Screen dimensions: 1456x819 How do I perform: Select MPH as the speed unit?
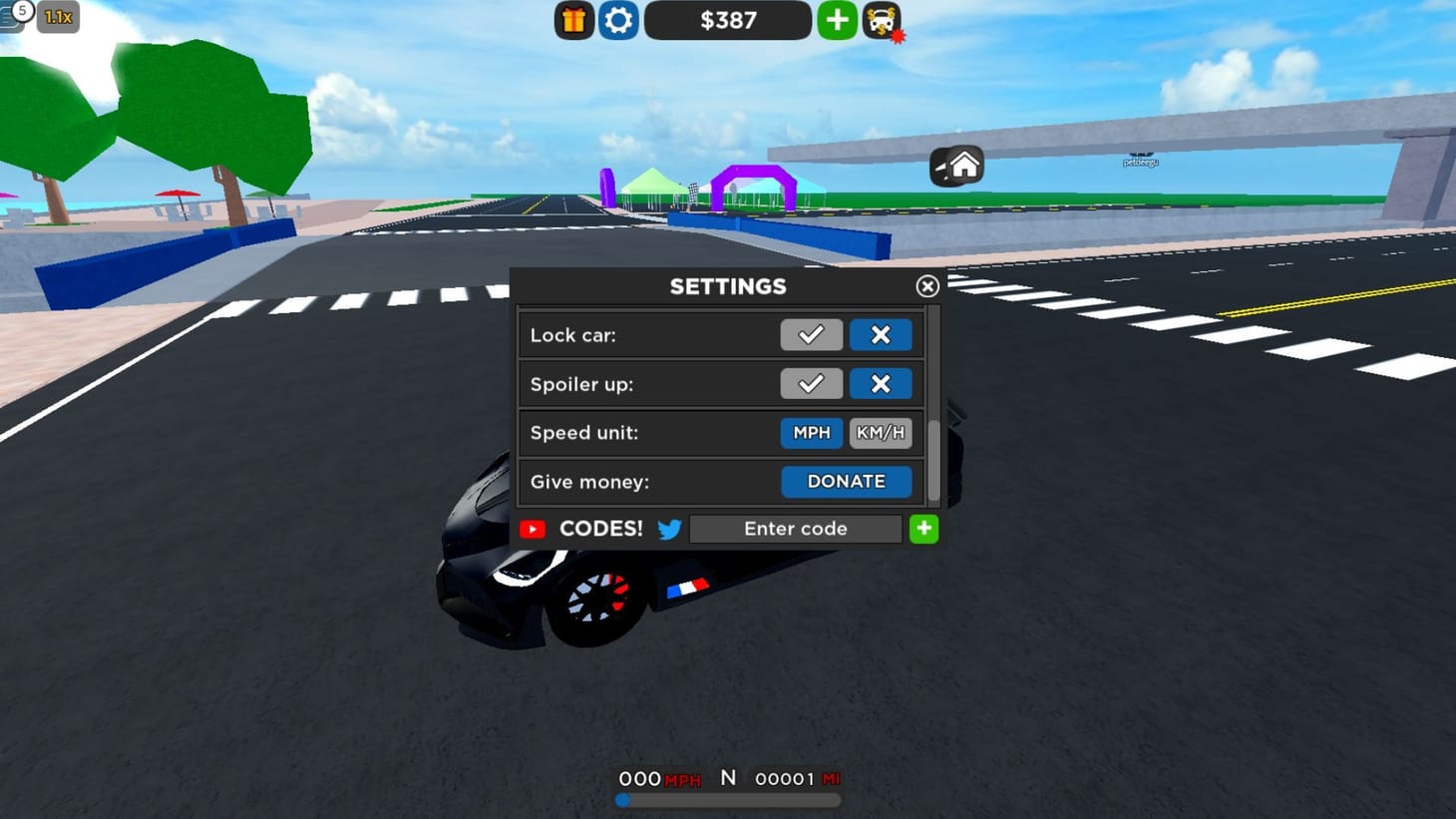[811, 432]
